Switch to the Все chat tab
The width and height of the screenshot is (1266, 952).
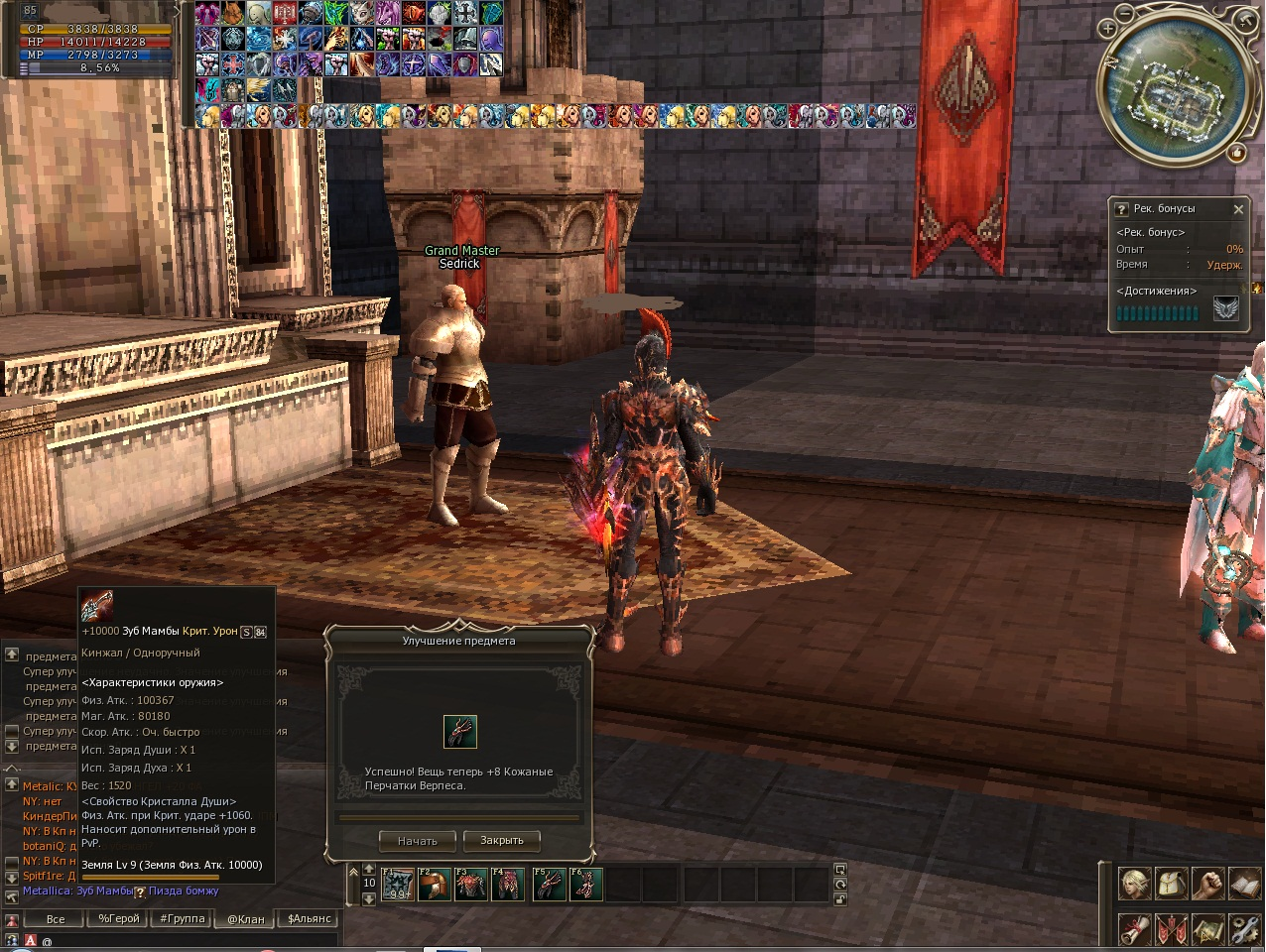[x=56, y=919]
